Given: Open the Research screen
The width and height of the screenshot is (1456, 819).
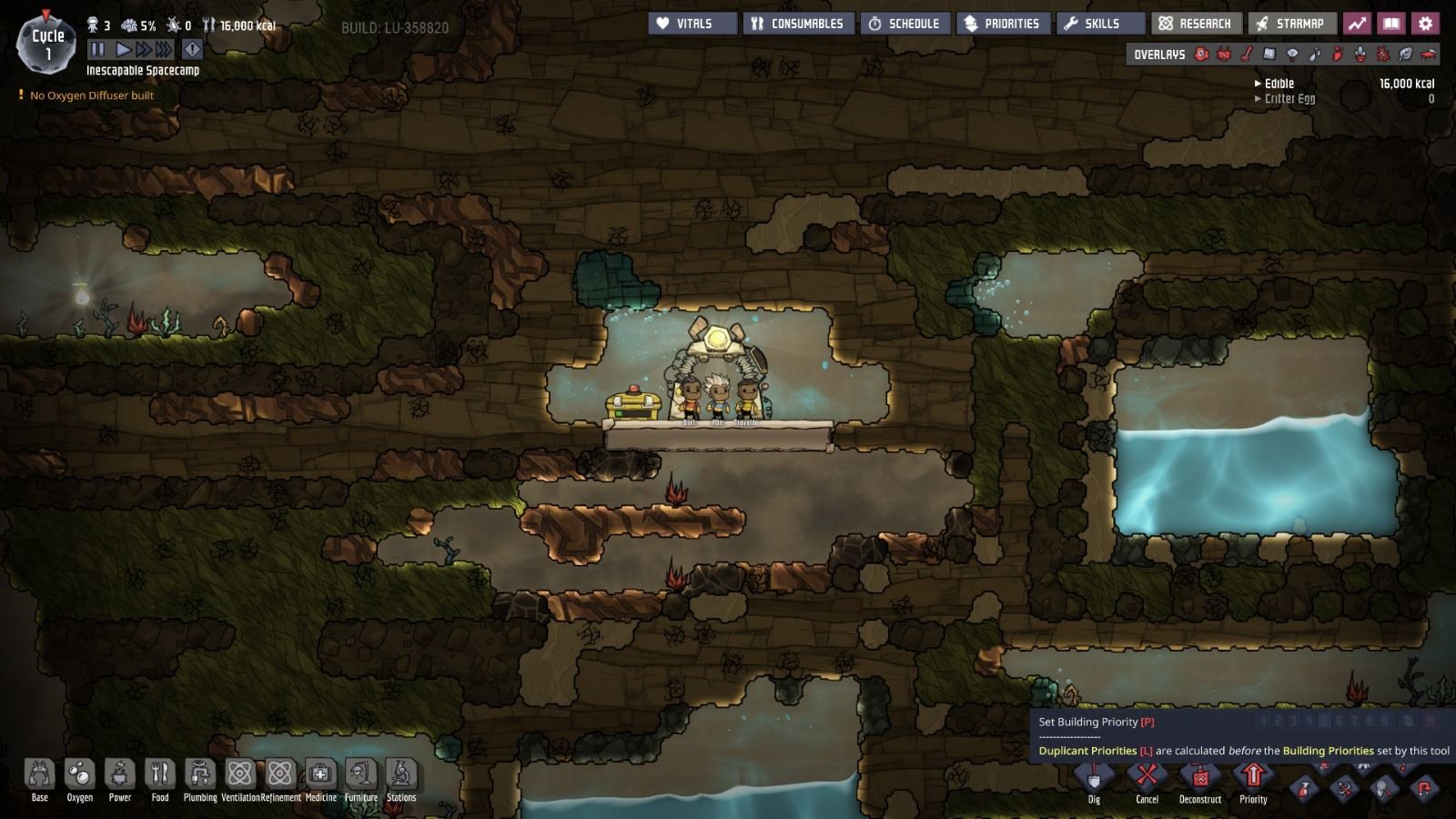Looking at the screenshot, I should pyautogui.click(x=1194, y=24).
